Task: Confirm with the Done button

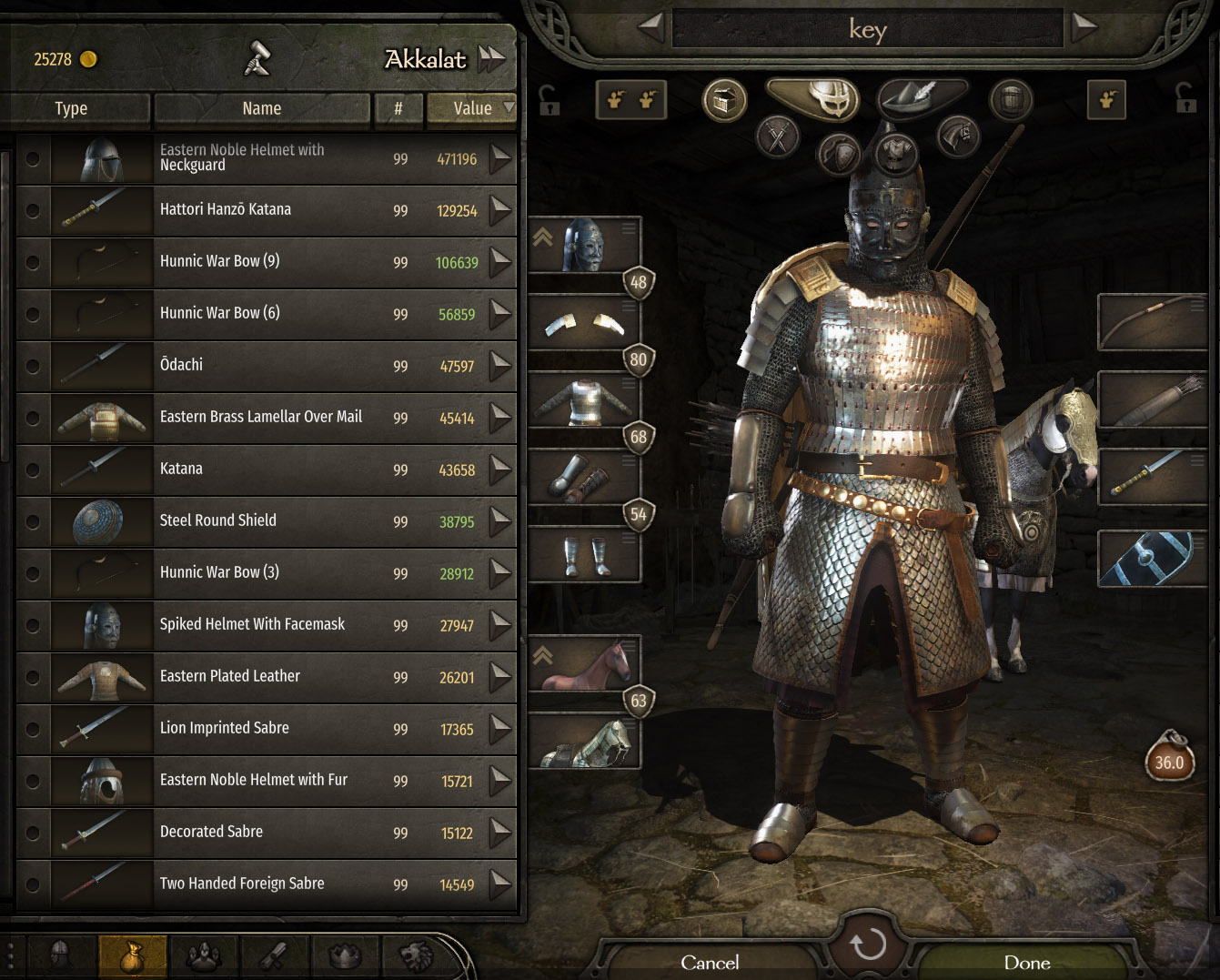Action: (x=1026, y=962)
